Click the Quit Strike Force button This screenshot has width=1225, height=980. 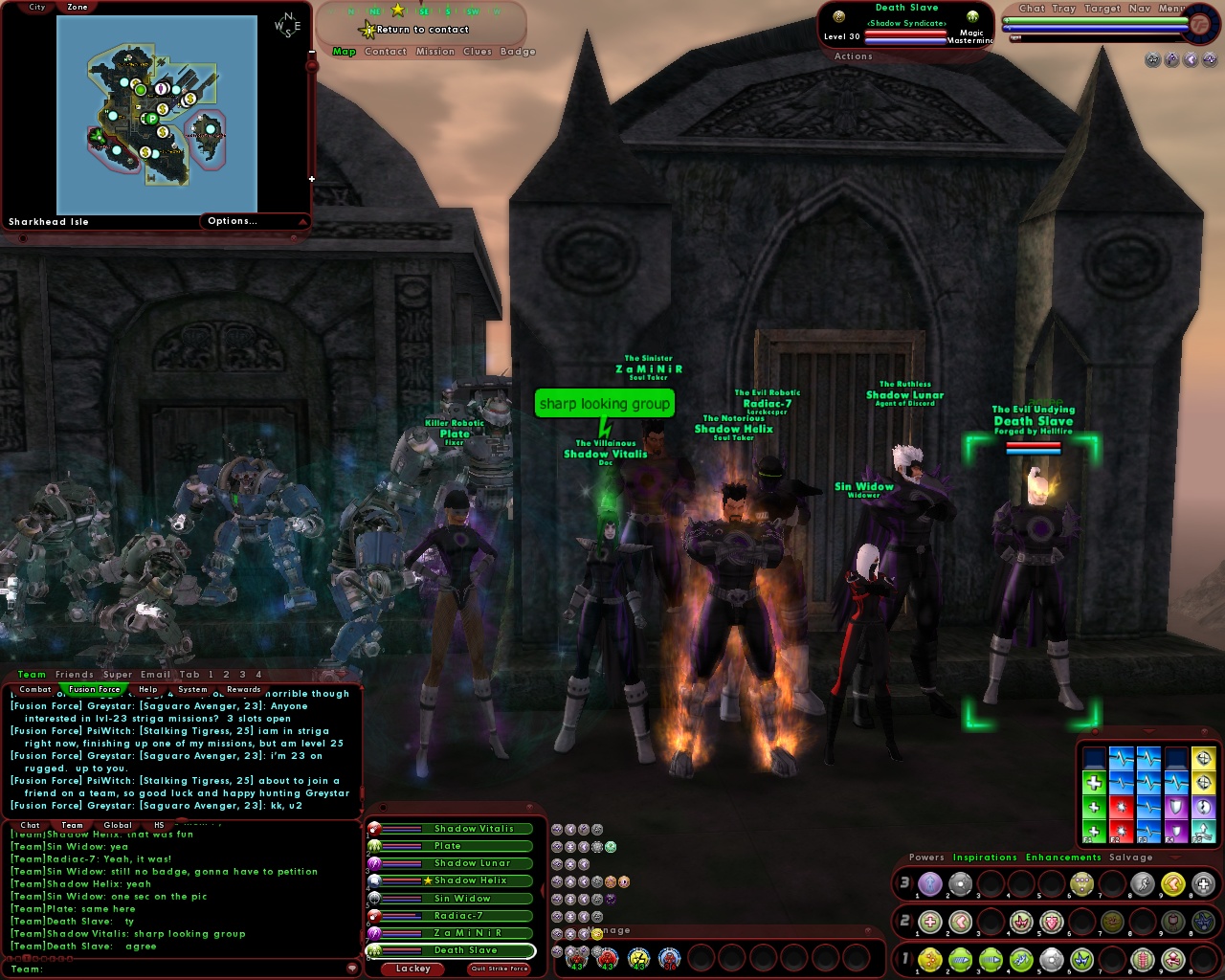(500, 969)
